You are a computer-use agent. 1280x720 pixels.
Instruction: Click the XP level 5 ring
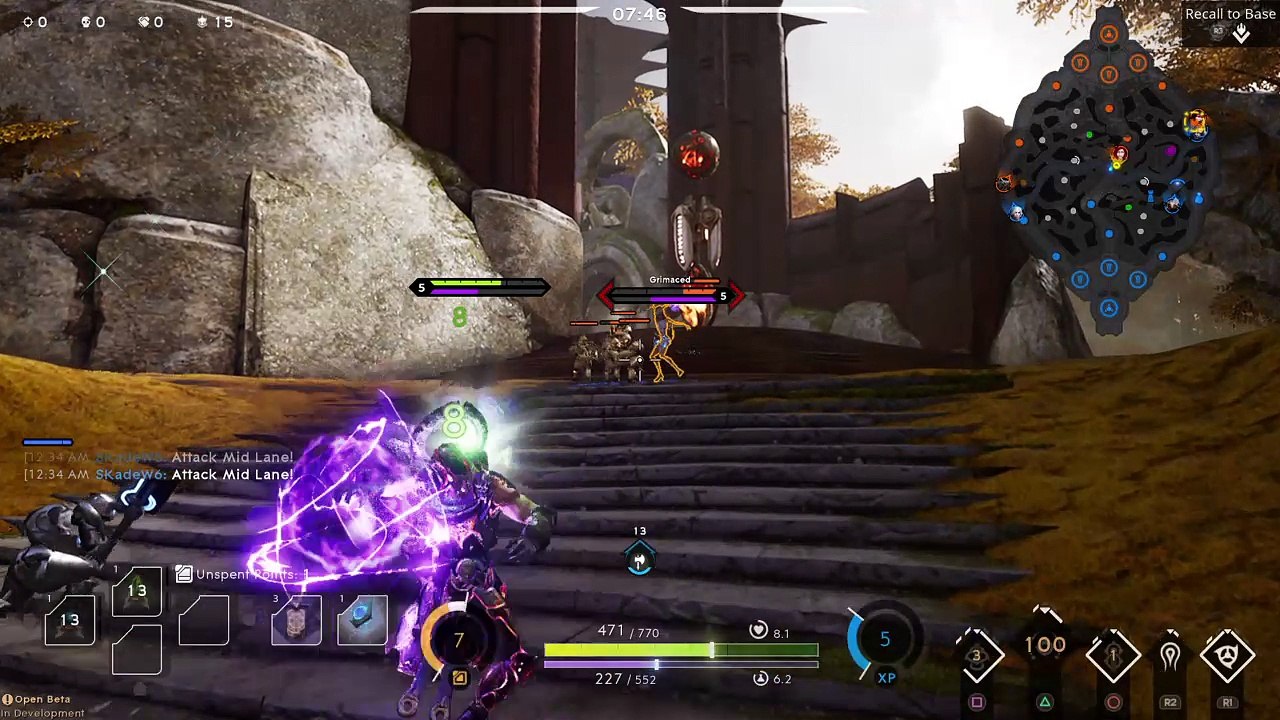884,640
